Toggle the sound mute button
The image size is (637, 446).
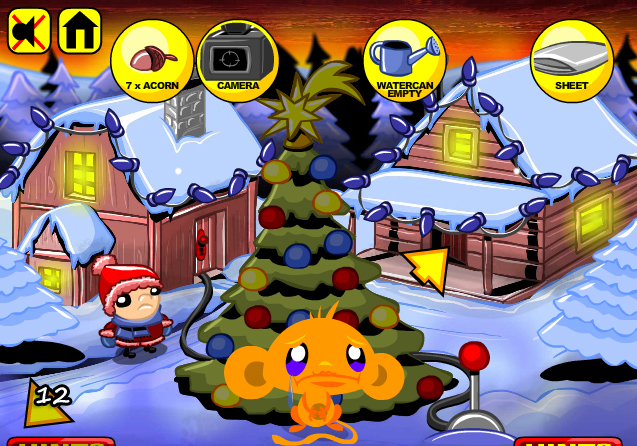pos(29,31)
